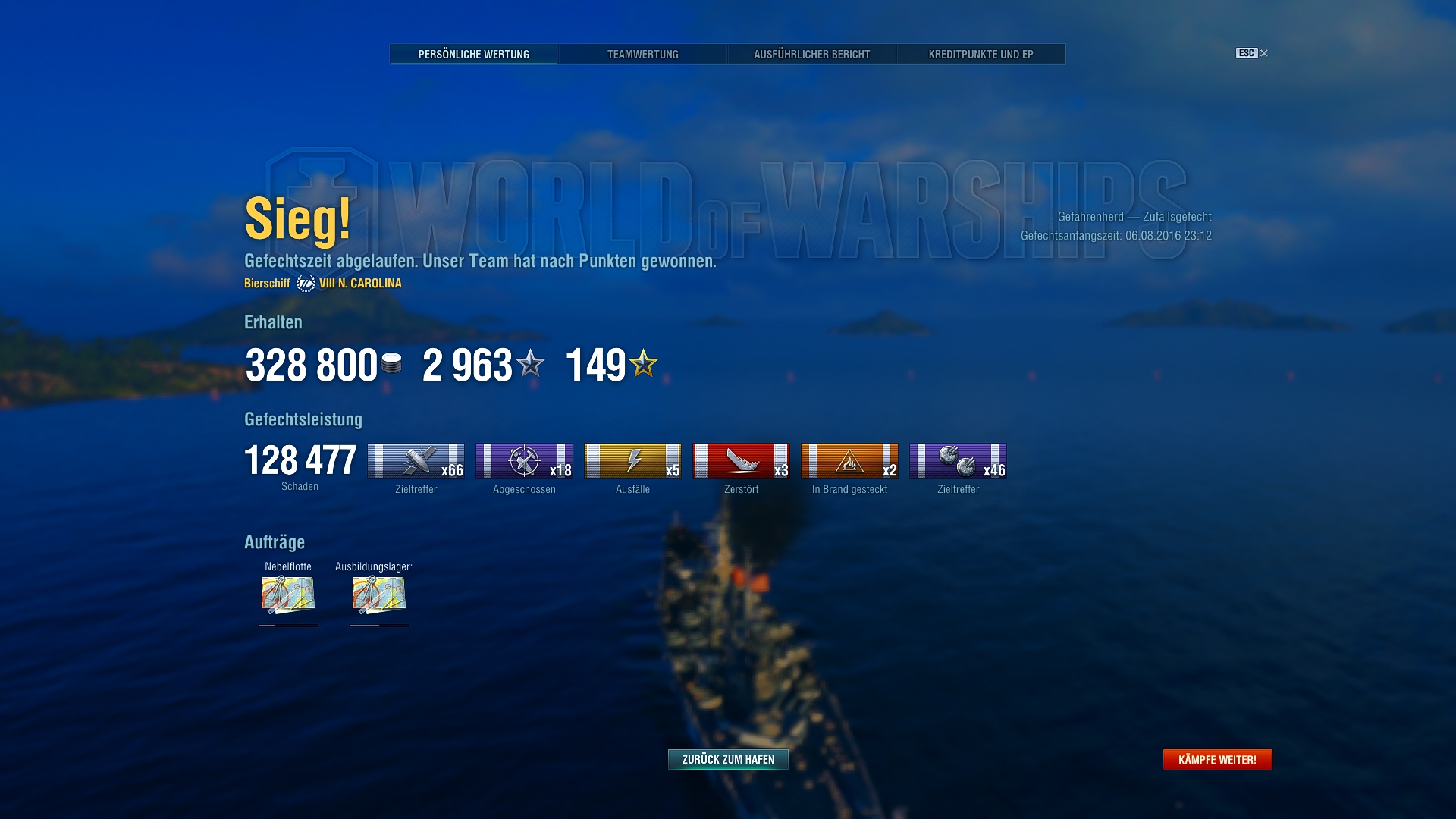Select the In Brand gesteckt ribbon
The height and width of the screenshot is (819, 1456).
click(849, 461)
